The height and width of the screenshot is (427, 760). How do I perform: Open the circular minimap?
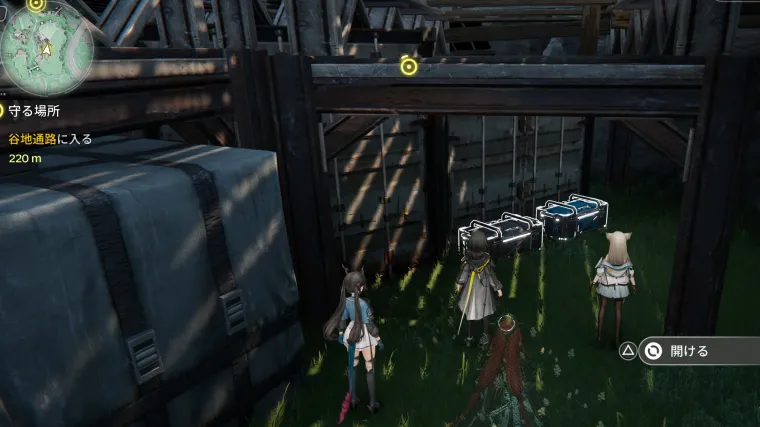click(45, 47)
